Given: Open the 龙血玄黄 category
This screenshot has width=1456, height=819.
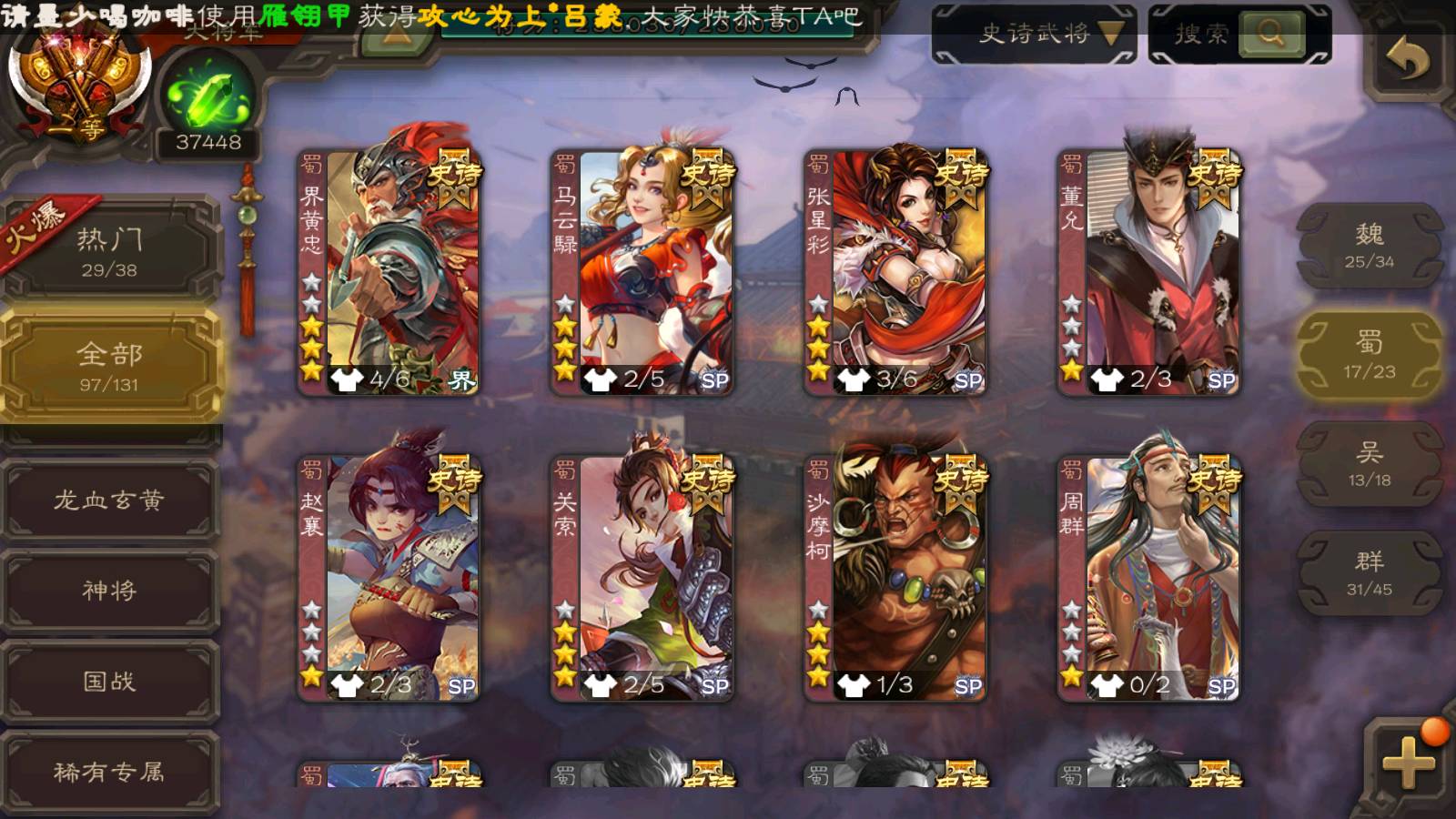Looking at the screenshot, I should click(110, 500).
